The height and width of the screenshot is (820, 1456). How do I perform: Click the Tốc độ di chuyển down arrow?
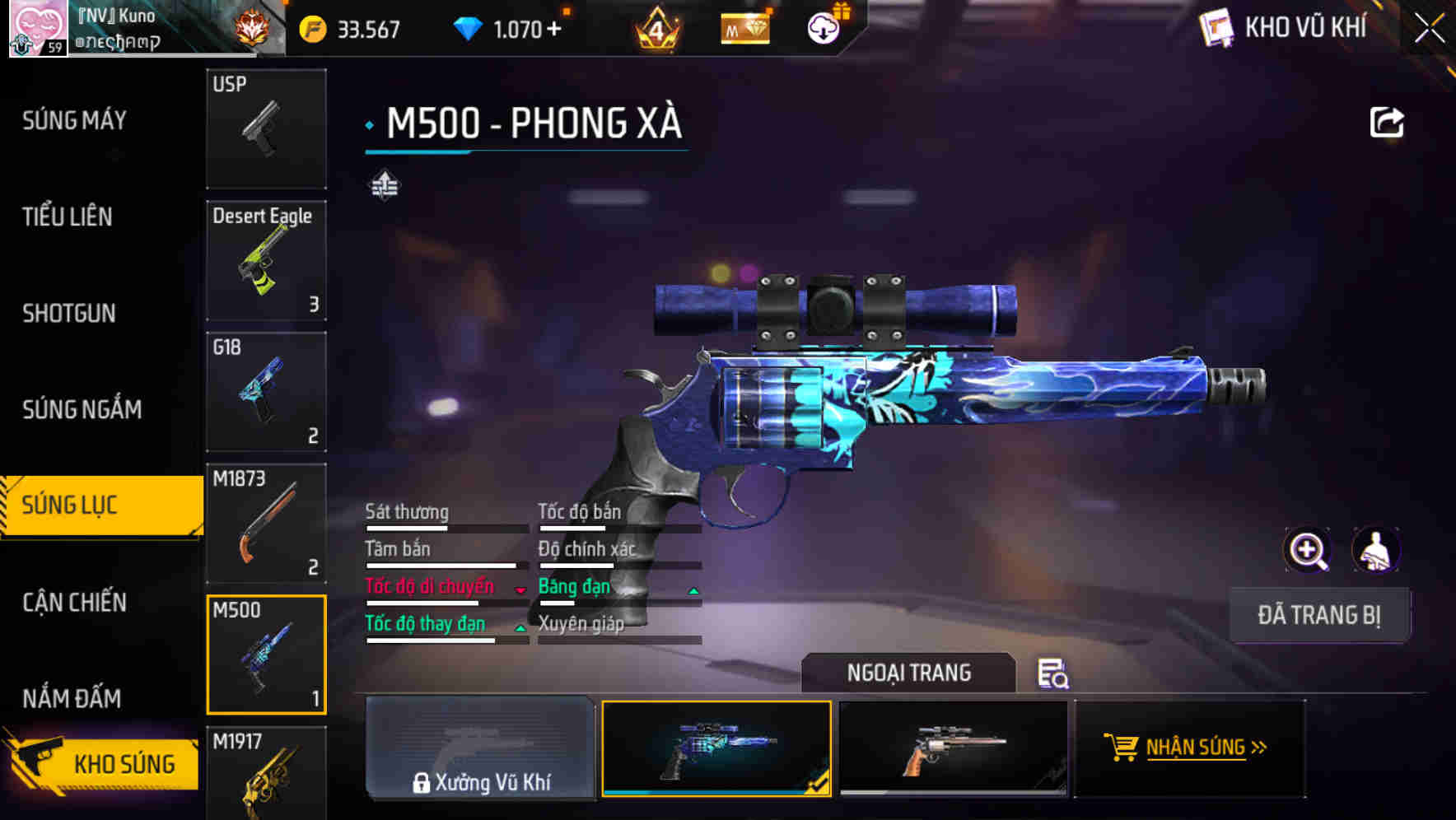coord(520,591)
